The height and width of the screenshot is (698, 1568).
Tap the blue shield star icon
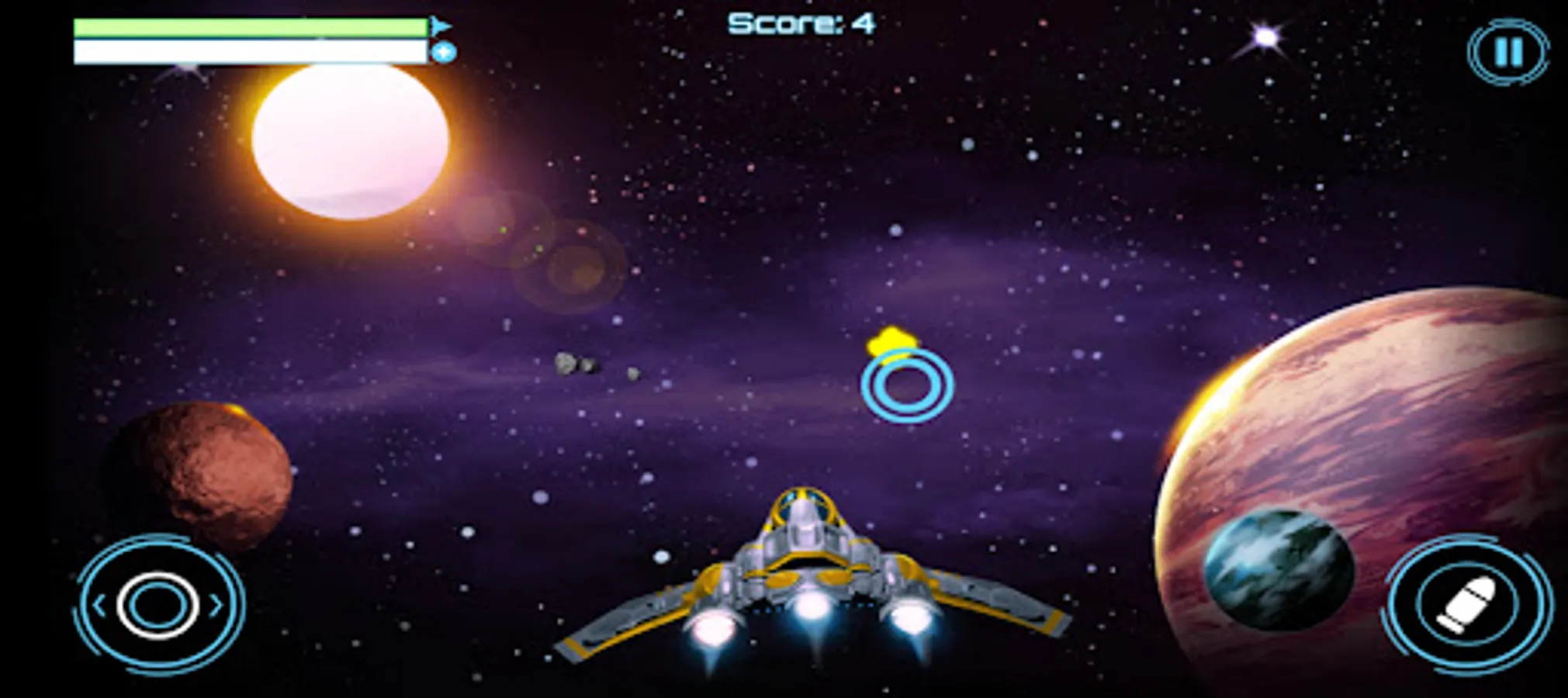pos(443,51)
